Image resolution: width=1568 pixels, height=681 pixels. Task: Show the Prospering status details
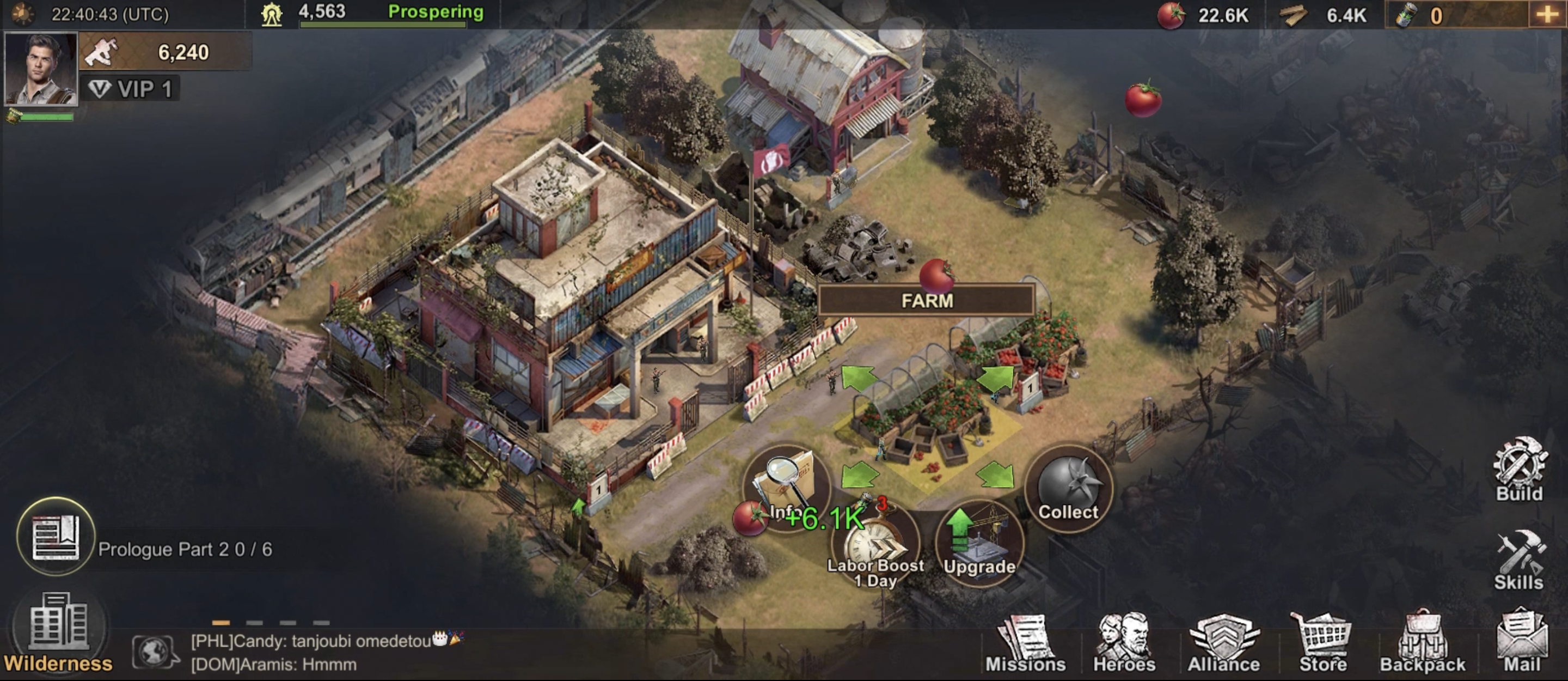tap(436, 12)
